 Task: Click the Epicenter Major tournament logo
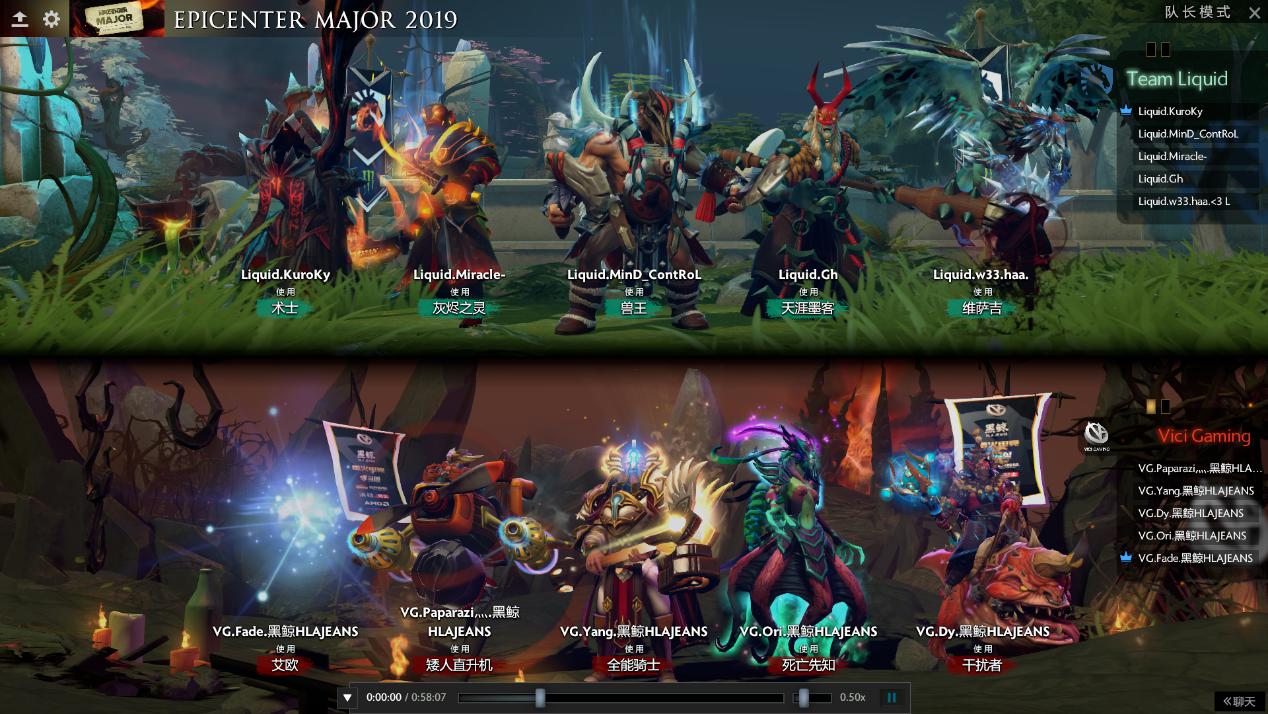[x=111, y=19]
